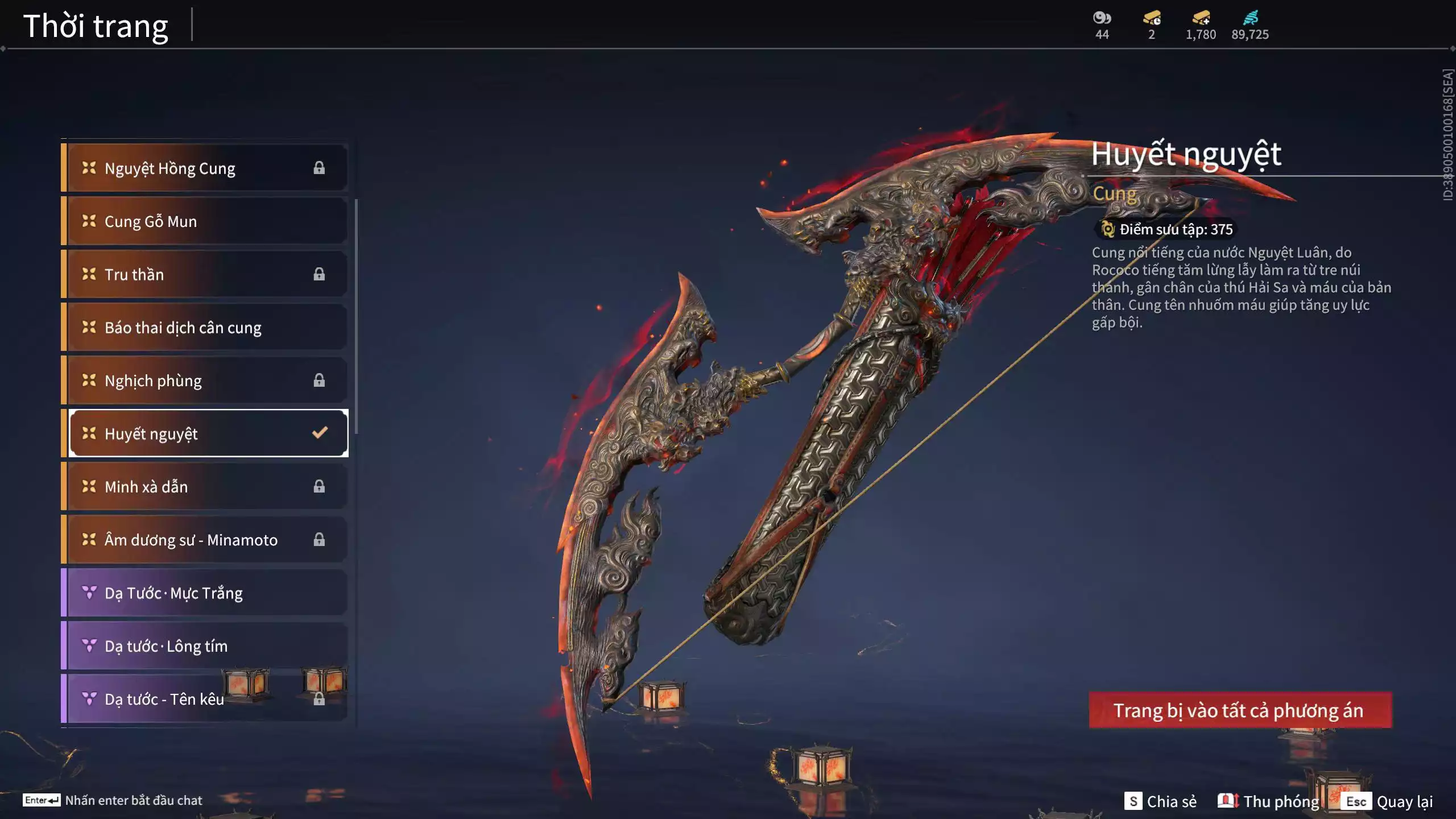1456x819 pixels.
Task: Choose the Cung Gỗ Mun entry
Action: coord(205,221)
